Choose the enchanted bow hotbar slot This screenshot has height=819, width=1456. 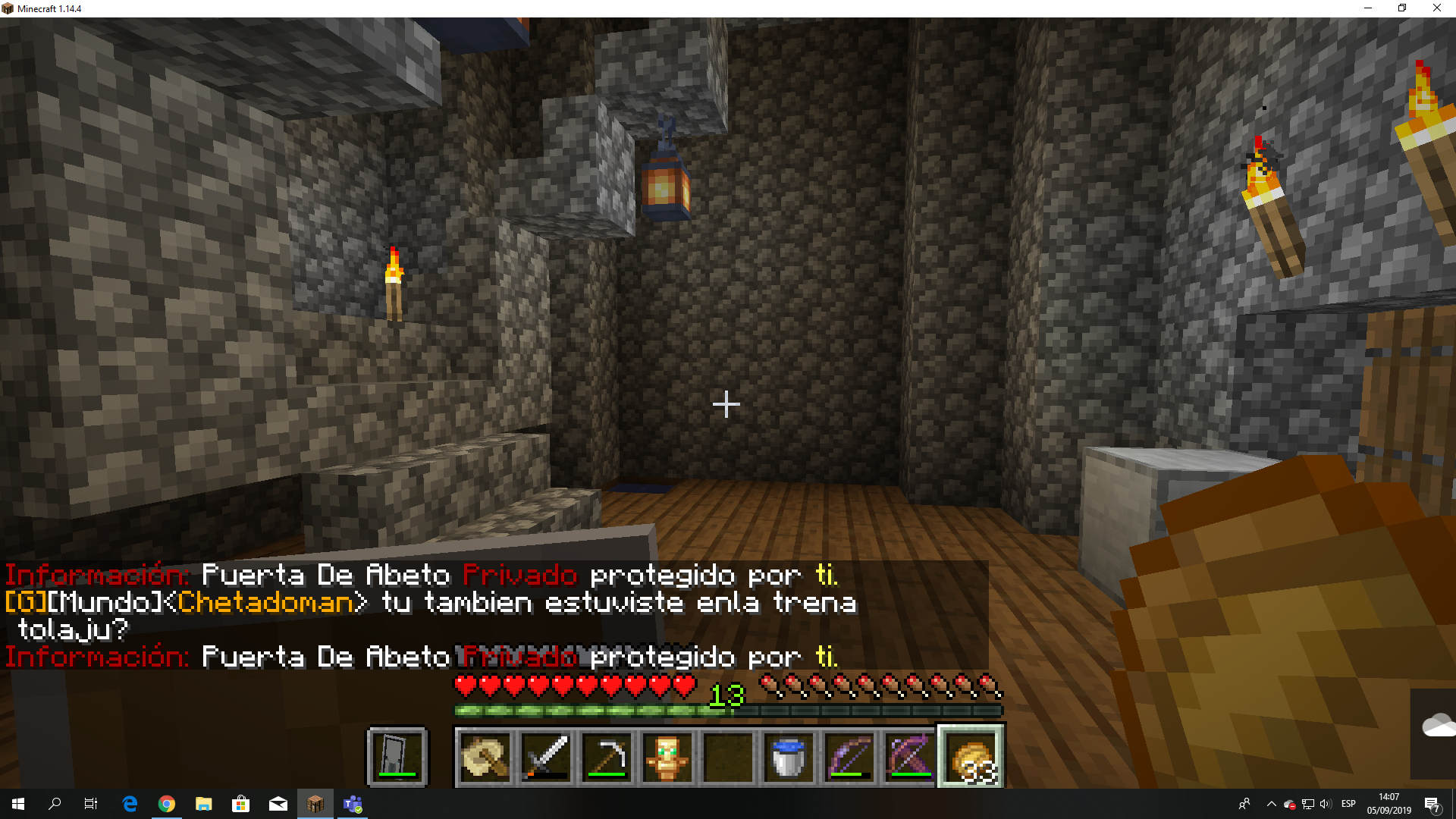pos(849,756)
